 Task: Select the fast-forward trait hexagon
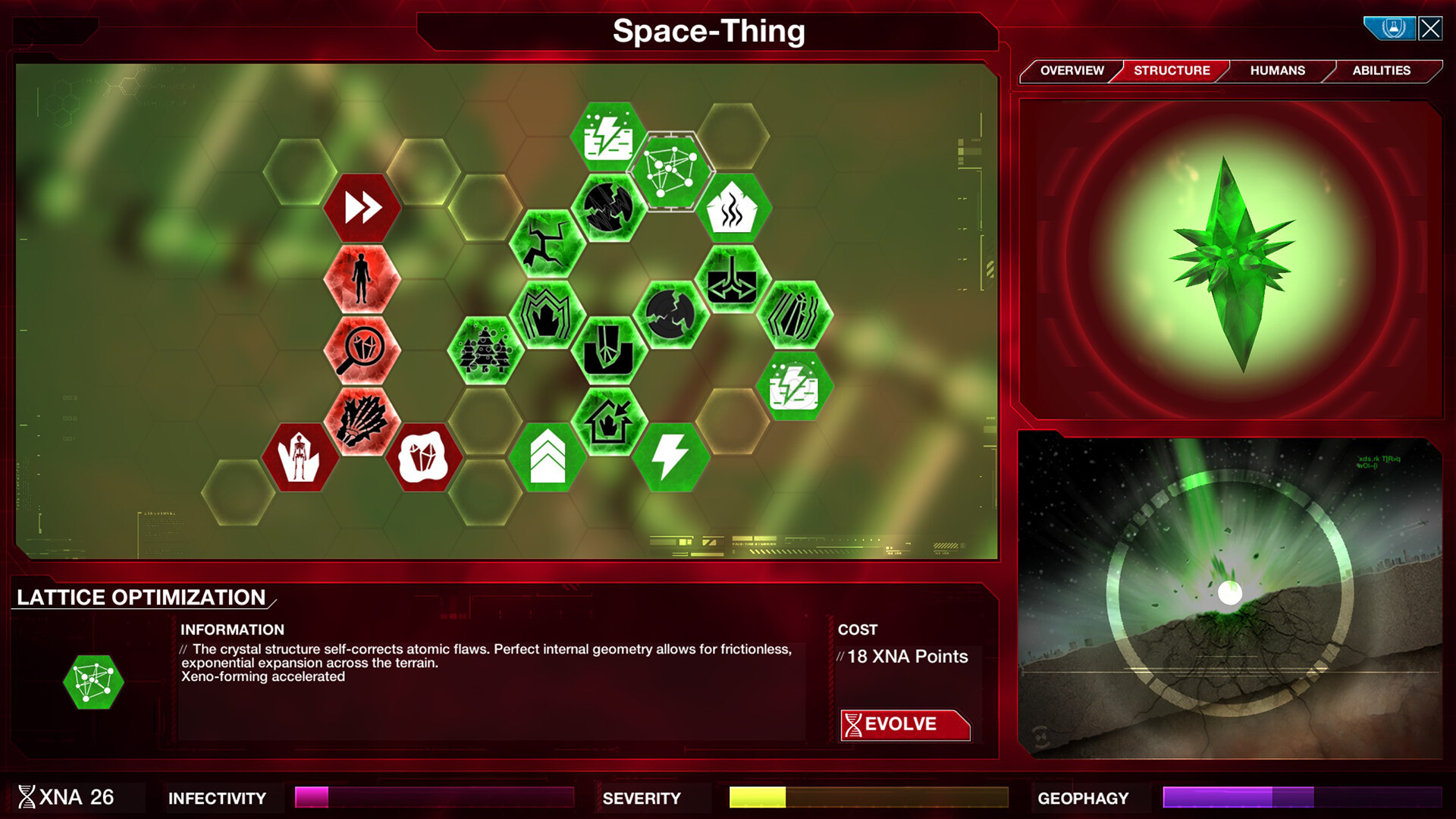362,207
